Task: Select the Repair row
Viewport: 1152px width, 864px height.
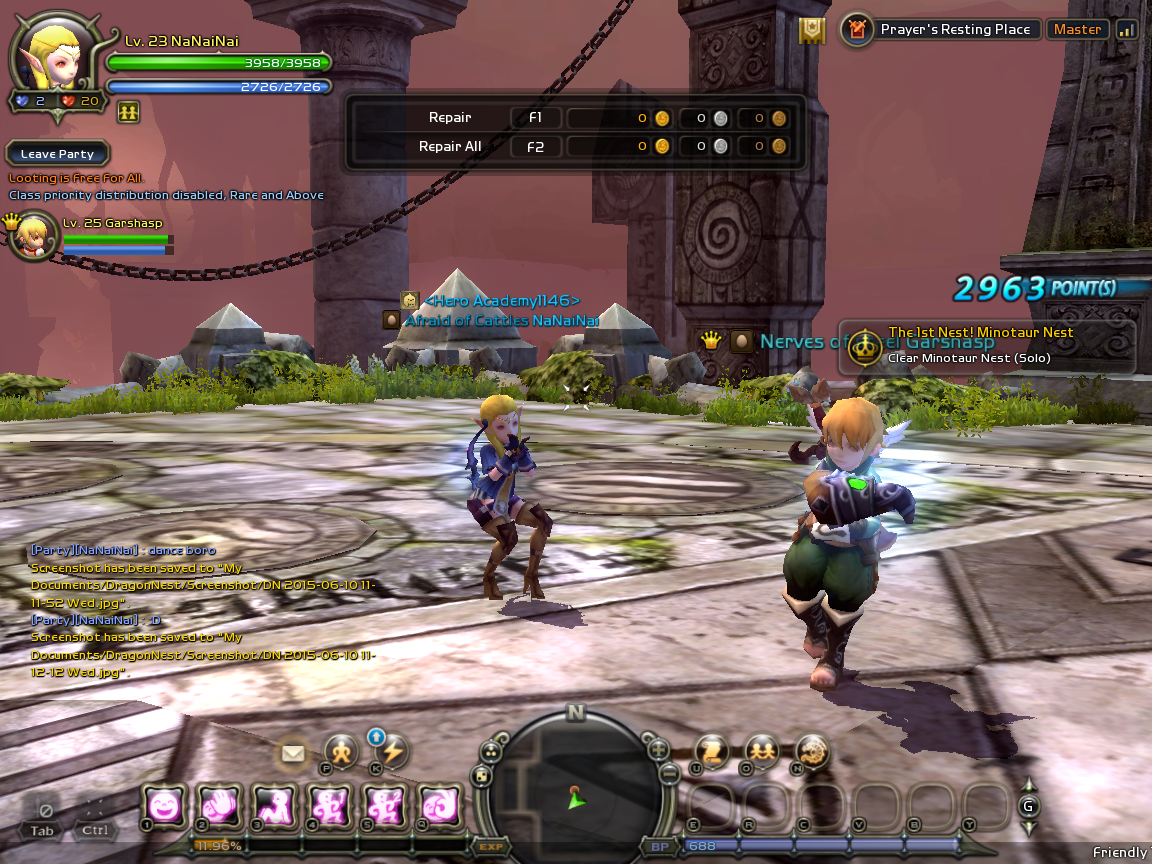Action: point(450,118)
